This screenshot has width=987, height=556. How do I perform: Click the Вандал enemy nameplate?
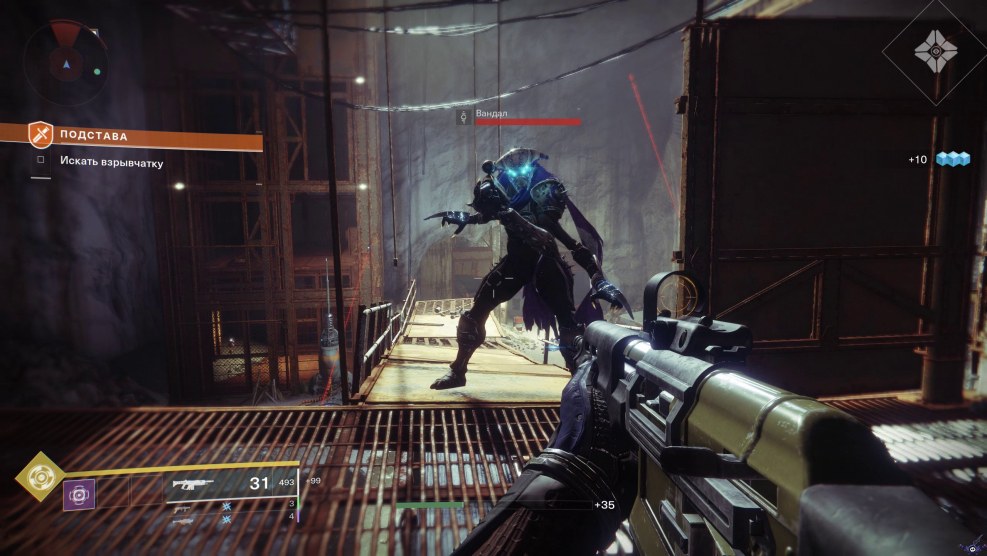[491, 113]
